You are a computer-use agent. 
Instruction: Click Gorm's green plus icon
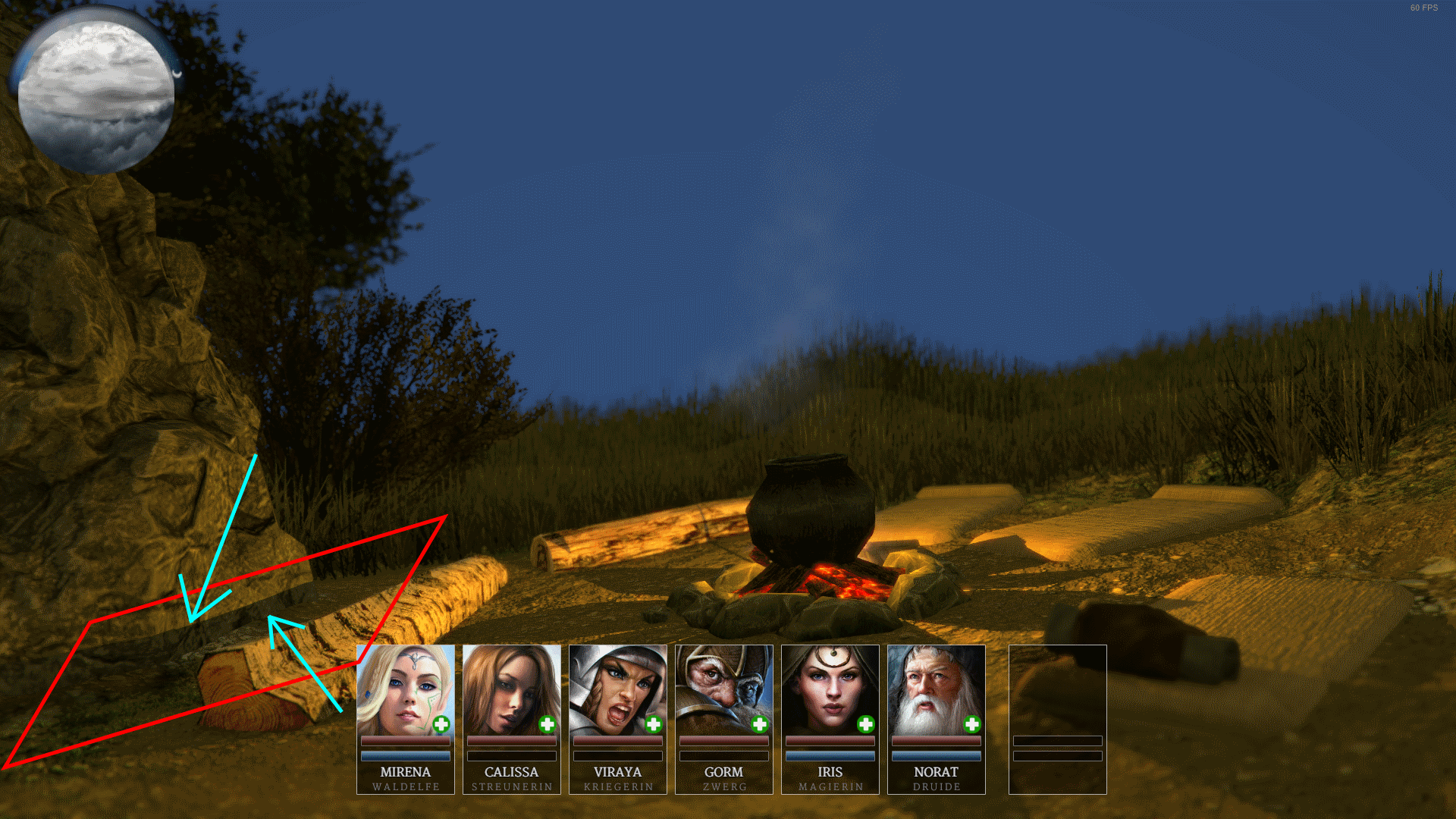(x=760, y=724)
